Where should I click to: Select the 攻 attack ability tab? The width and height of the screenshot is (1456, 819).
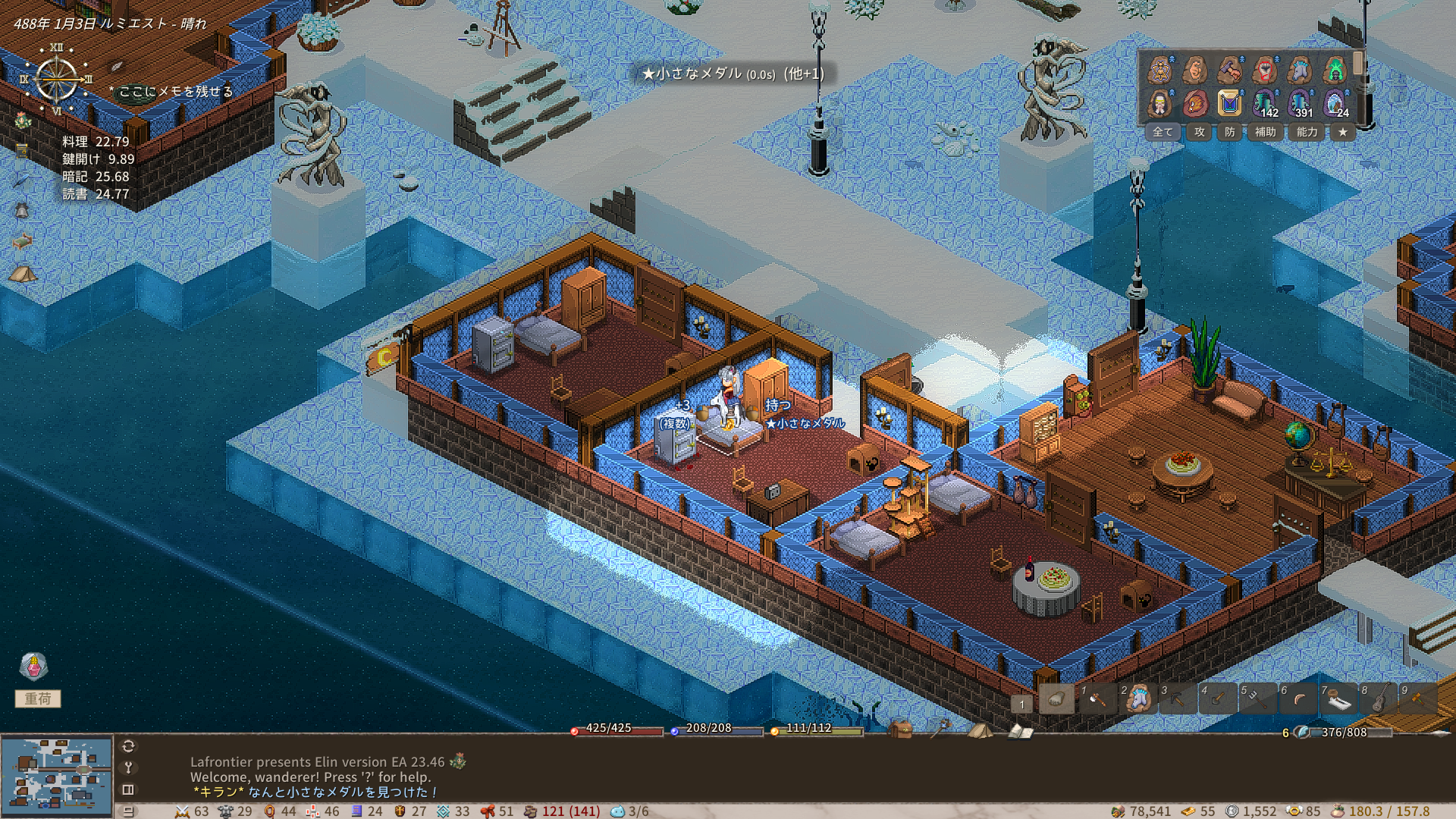click(x=1200, y=132)
